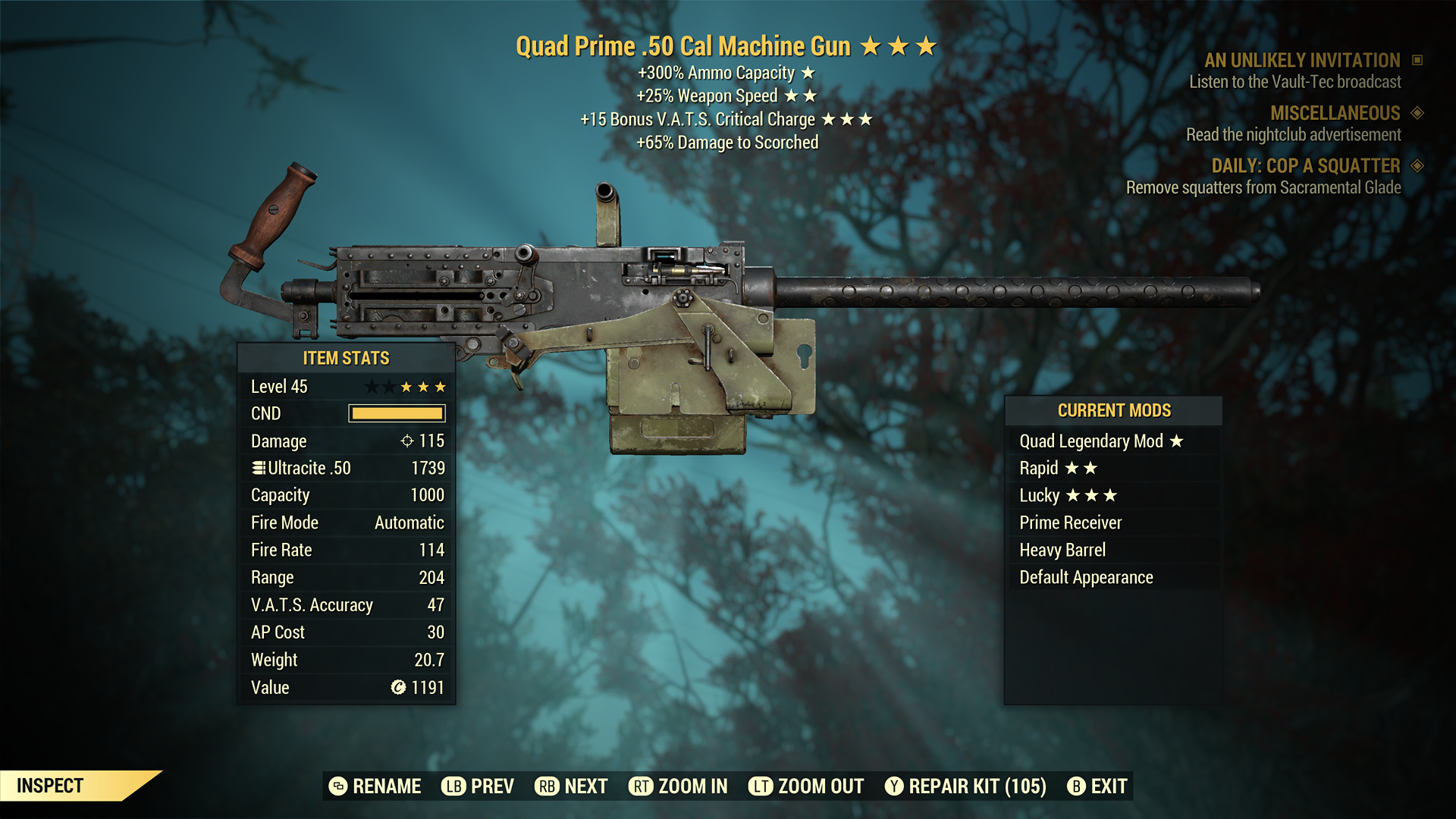Select the RB Next icon
Image resolution: width=1456 pixels, height=819 pixels.
pyautogui.click(x=547, y=786)
